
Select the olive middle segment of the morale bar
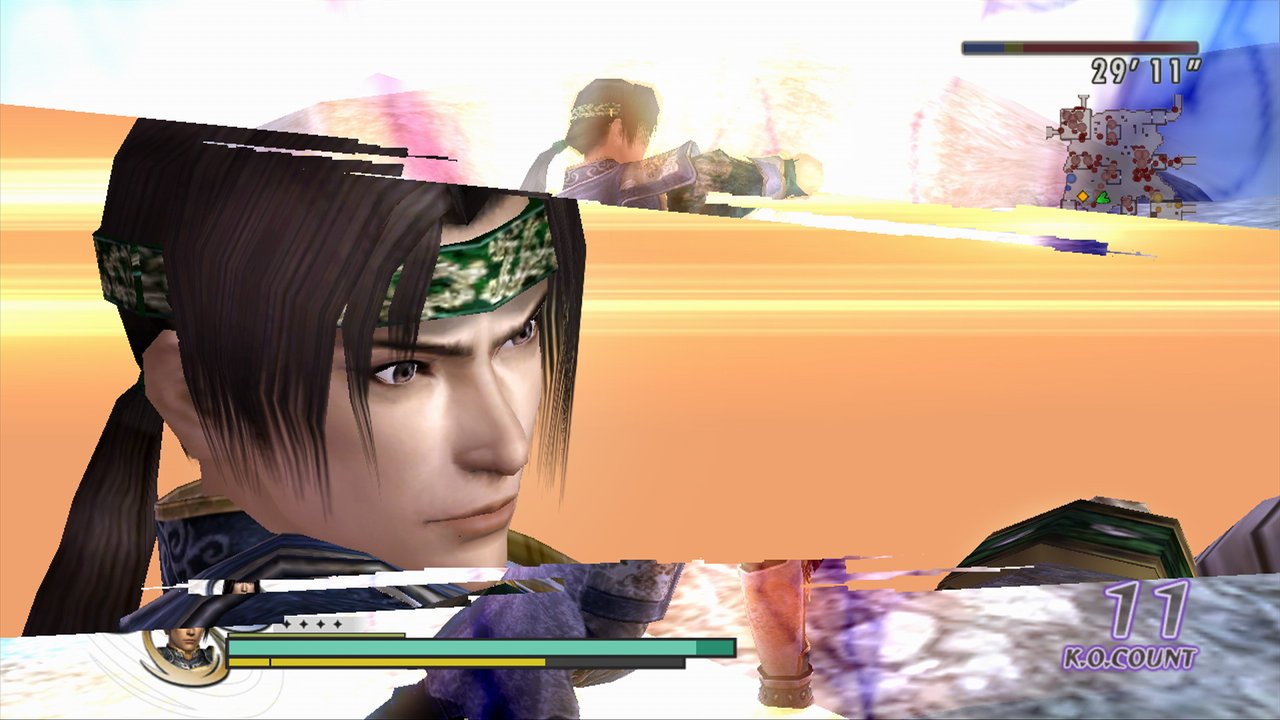click(x=1015, y=49)
